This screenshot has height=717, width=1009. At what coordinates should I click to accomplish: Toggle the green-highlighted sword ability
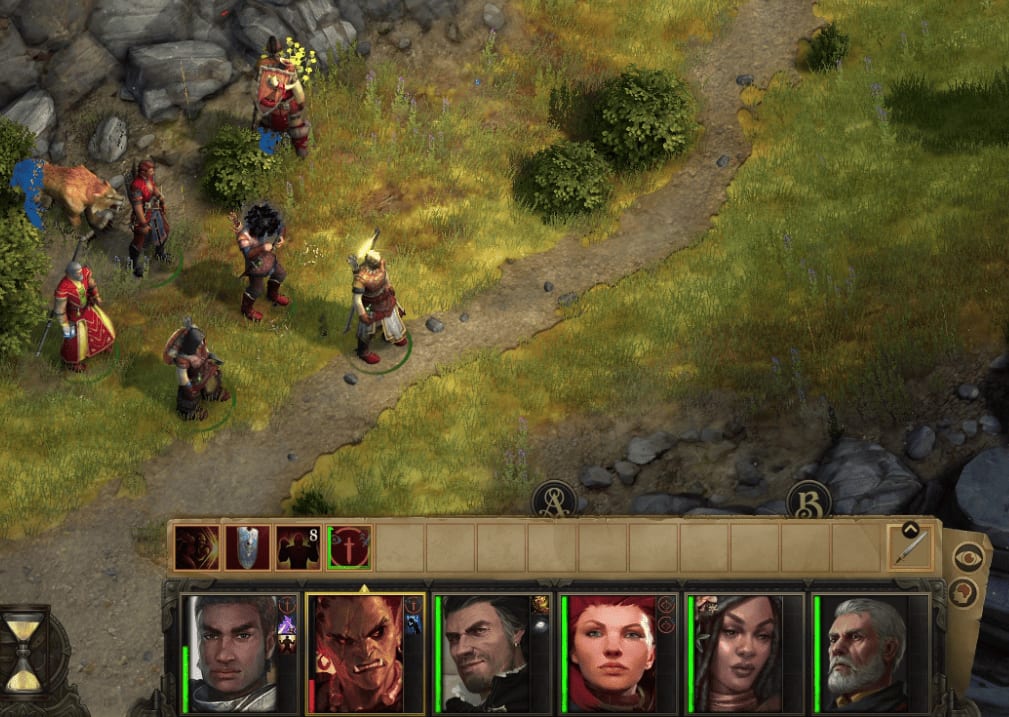(349, 547)
